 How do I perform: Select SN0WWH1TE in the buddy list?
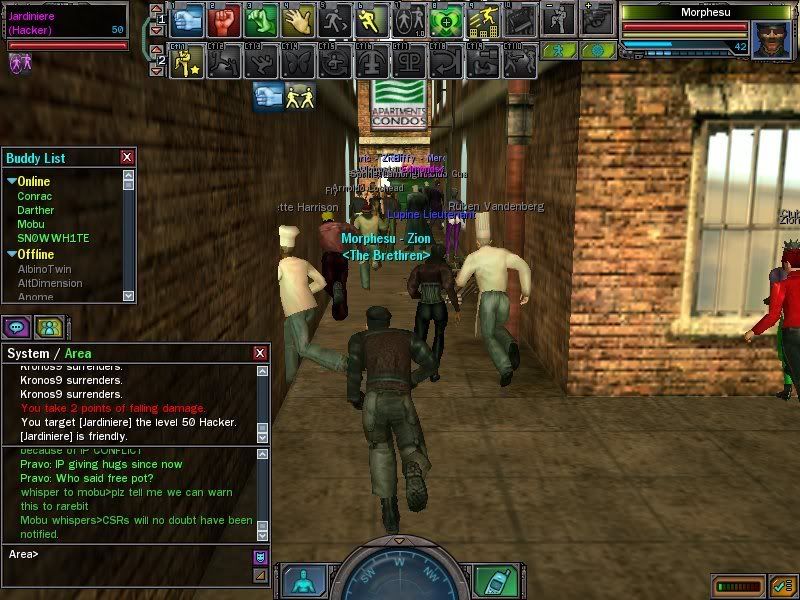[x=53, y=239]
